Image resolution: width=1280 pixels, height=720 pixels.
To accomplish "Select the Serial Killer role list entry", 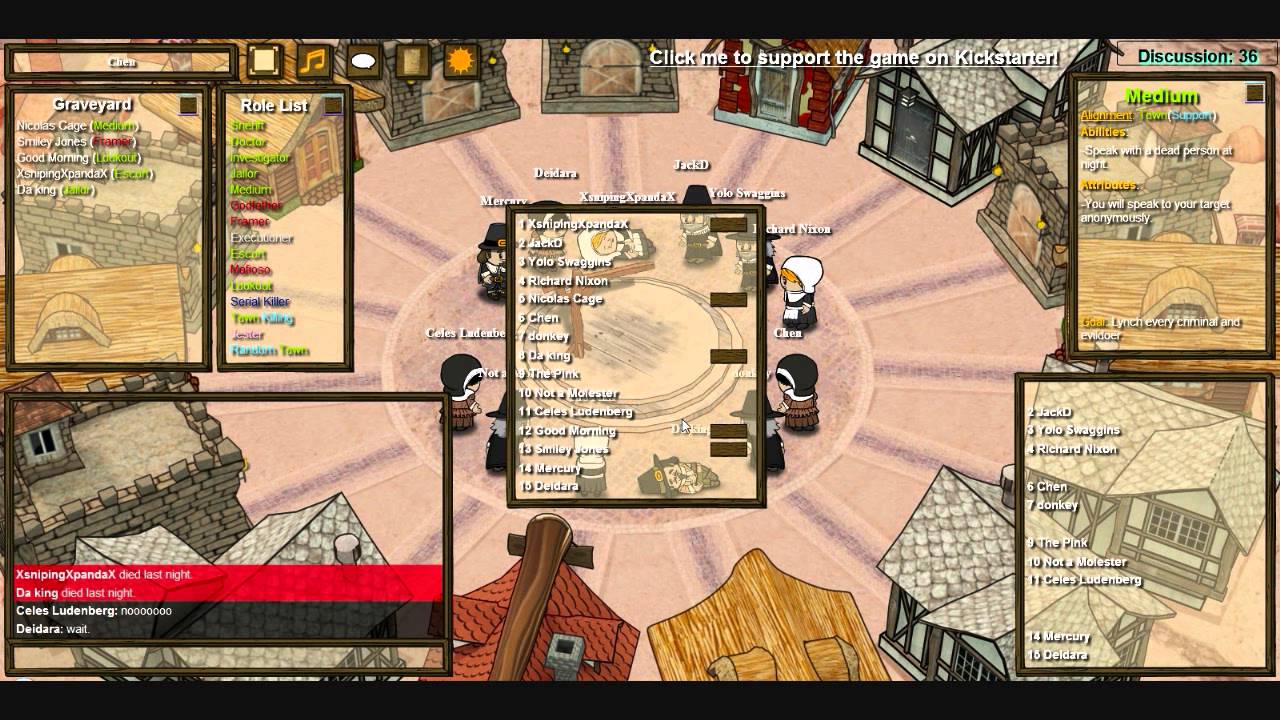I will click(260, 302).
